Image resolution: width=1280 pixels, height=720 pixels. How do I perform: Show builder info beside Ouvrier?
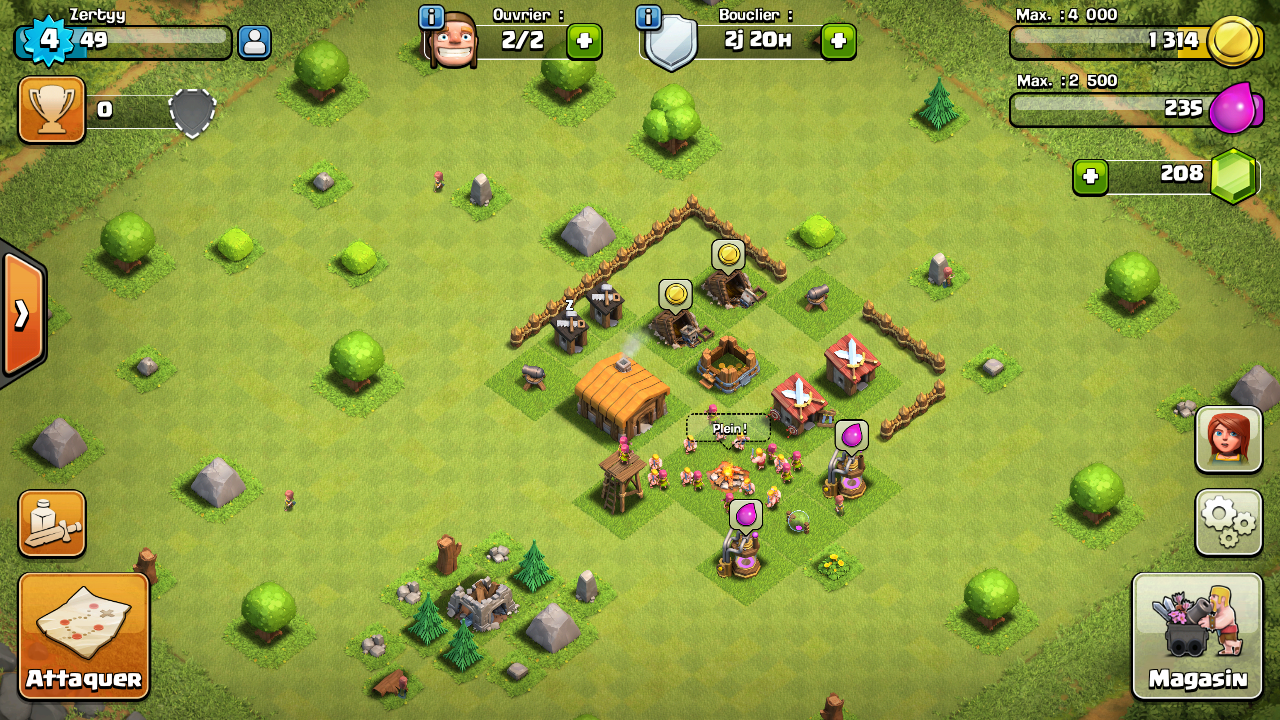coord(431,17)
